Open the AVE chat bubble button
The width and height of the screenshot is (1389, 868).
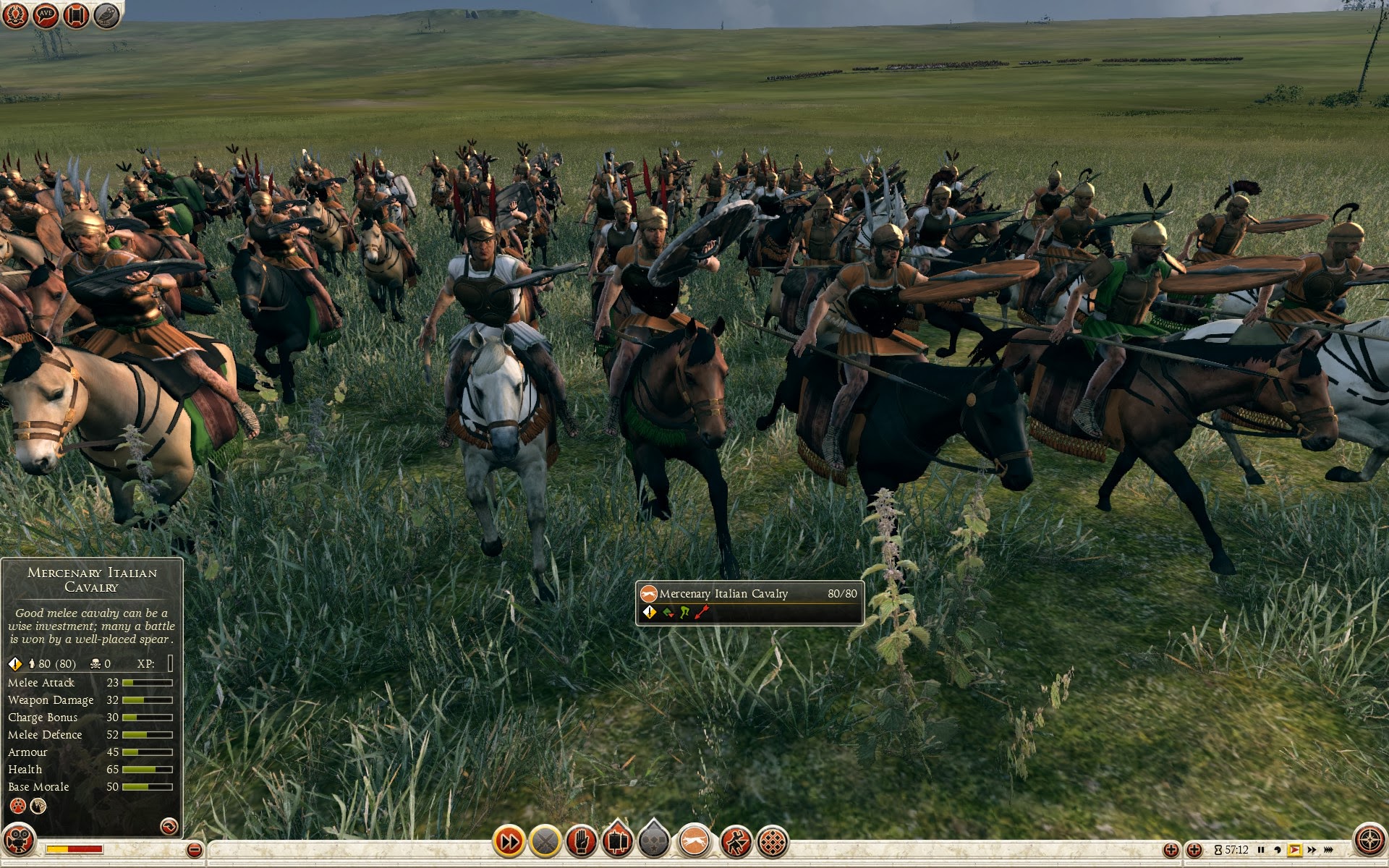click(46, 15)
